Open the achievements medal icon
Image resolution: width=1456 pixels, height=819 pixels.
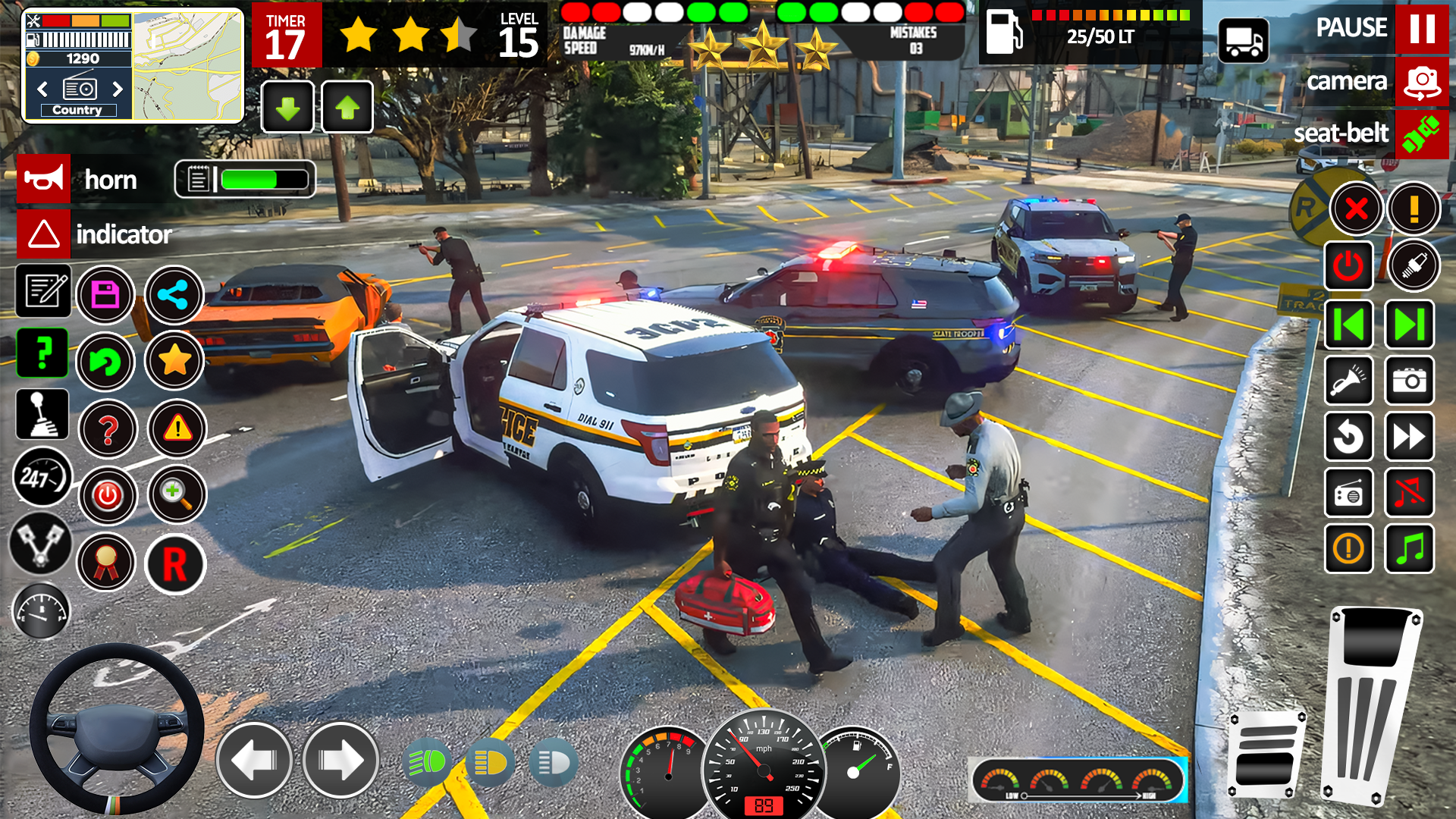(106, 563)
